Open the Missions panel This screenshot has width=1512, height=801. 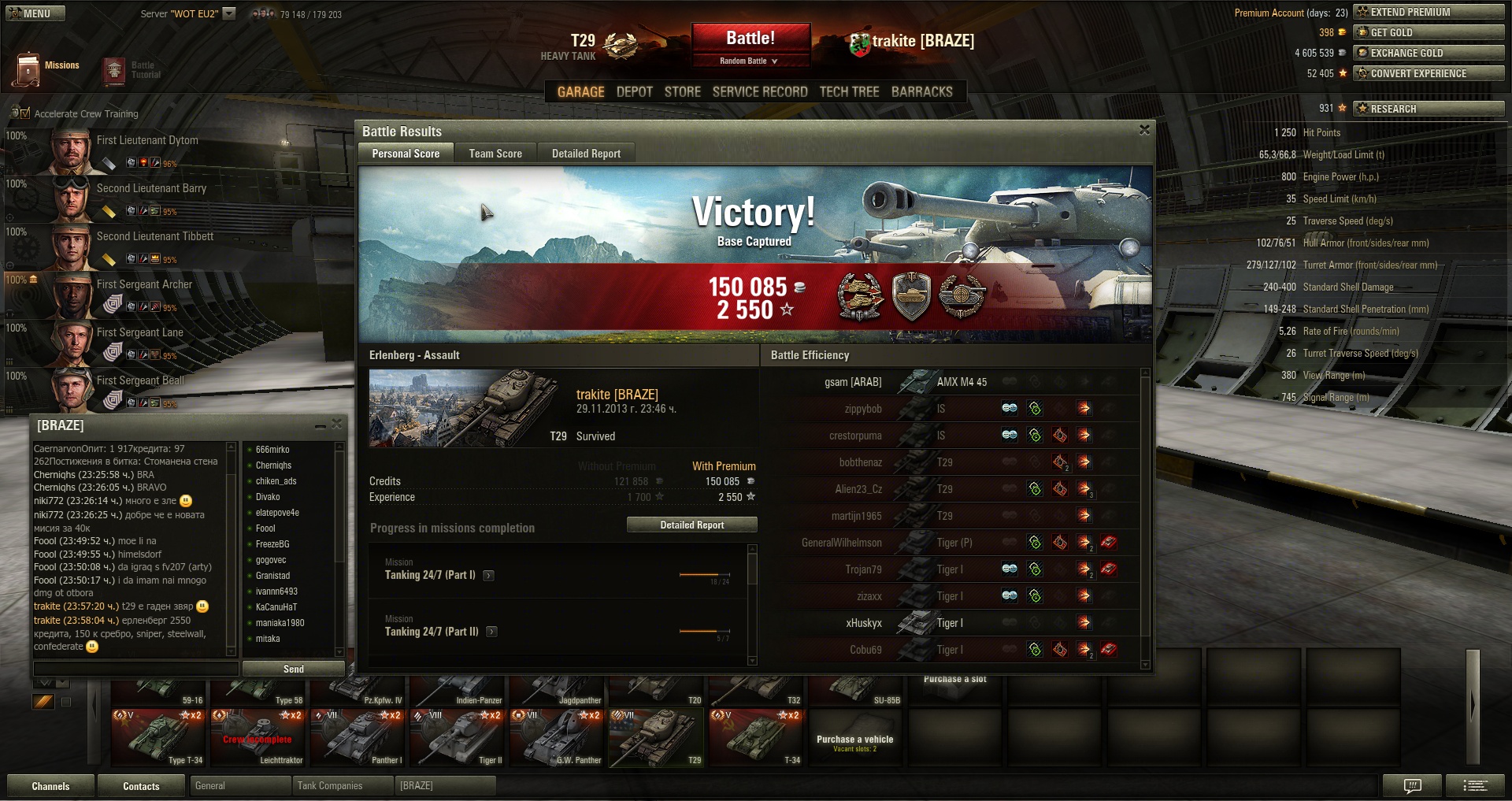[x=47, y=69]
